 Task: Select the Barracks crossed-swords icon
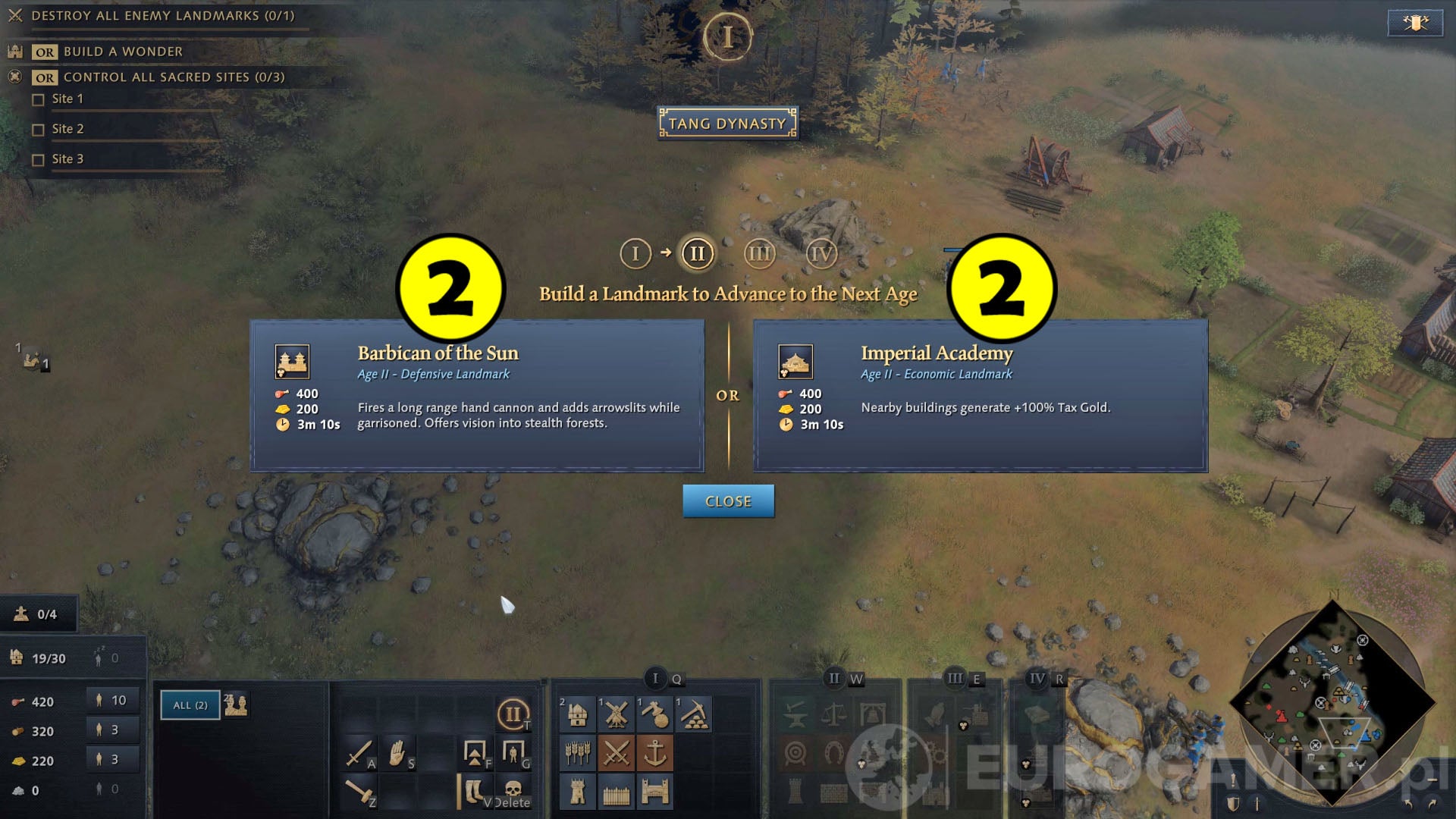pos(617,753)
